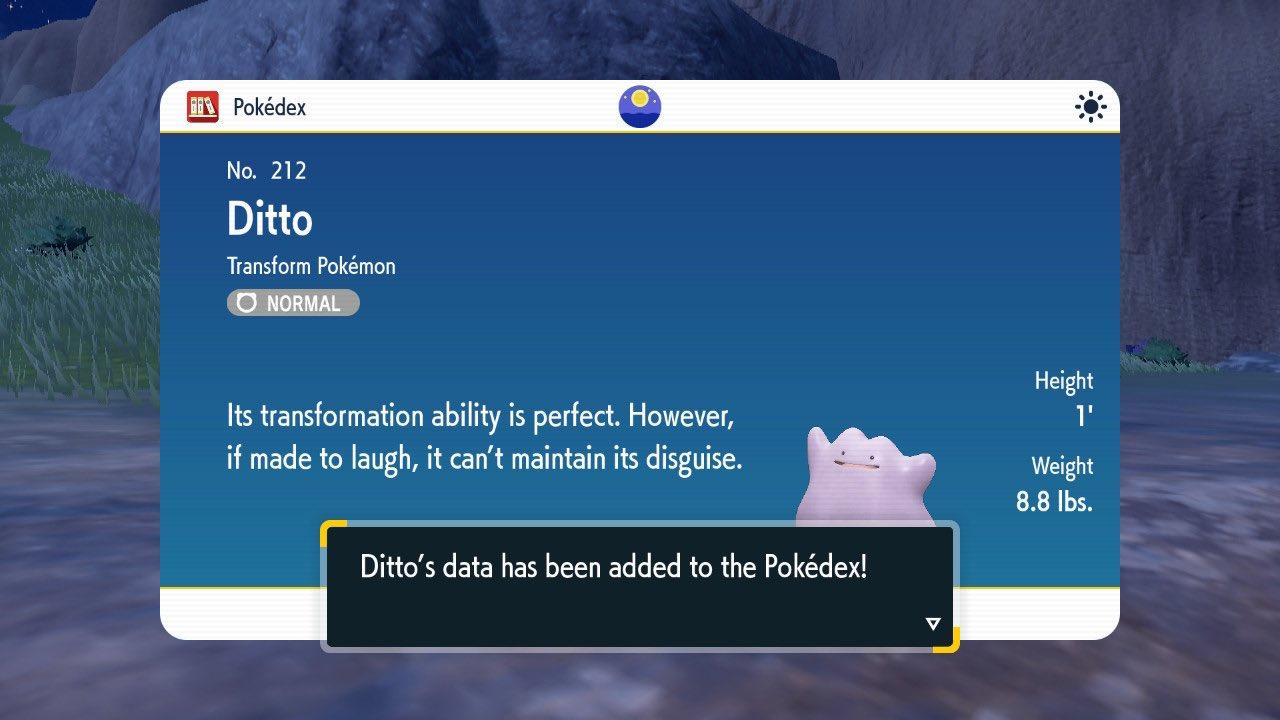Select the Transform Pokémon species label
1280x720 pixels.
[310, 266]
